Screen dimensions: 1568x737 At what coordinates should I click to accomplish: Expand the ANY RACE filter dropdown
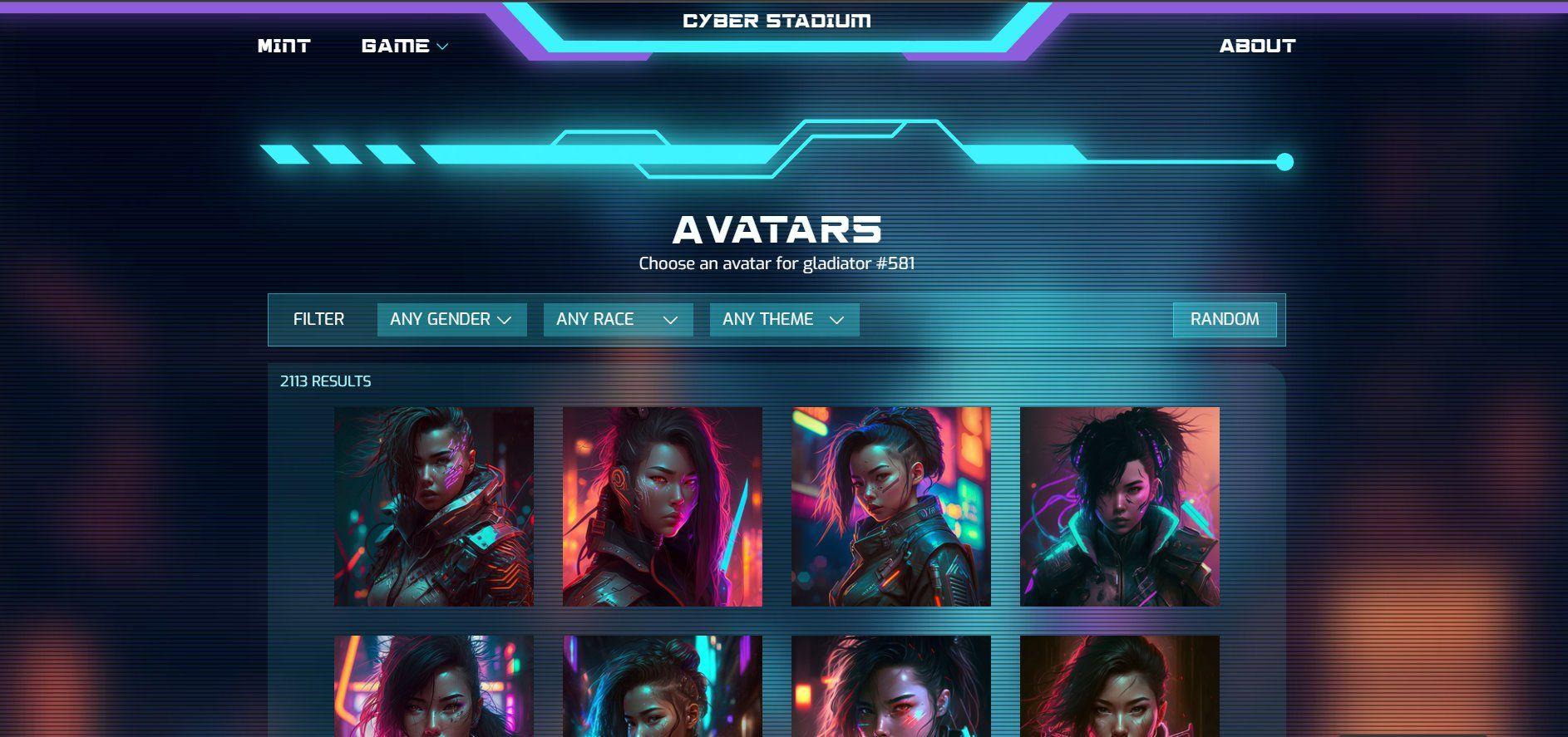coord(617,319)
